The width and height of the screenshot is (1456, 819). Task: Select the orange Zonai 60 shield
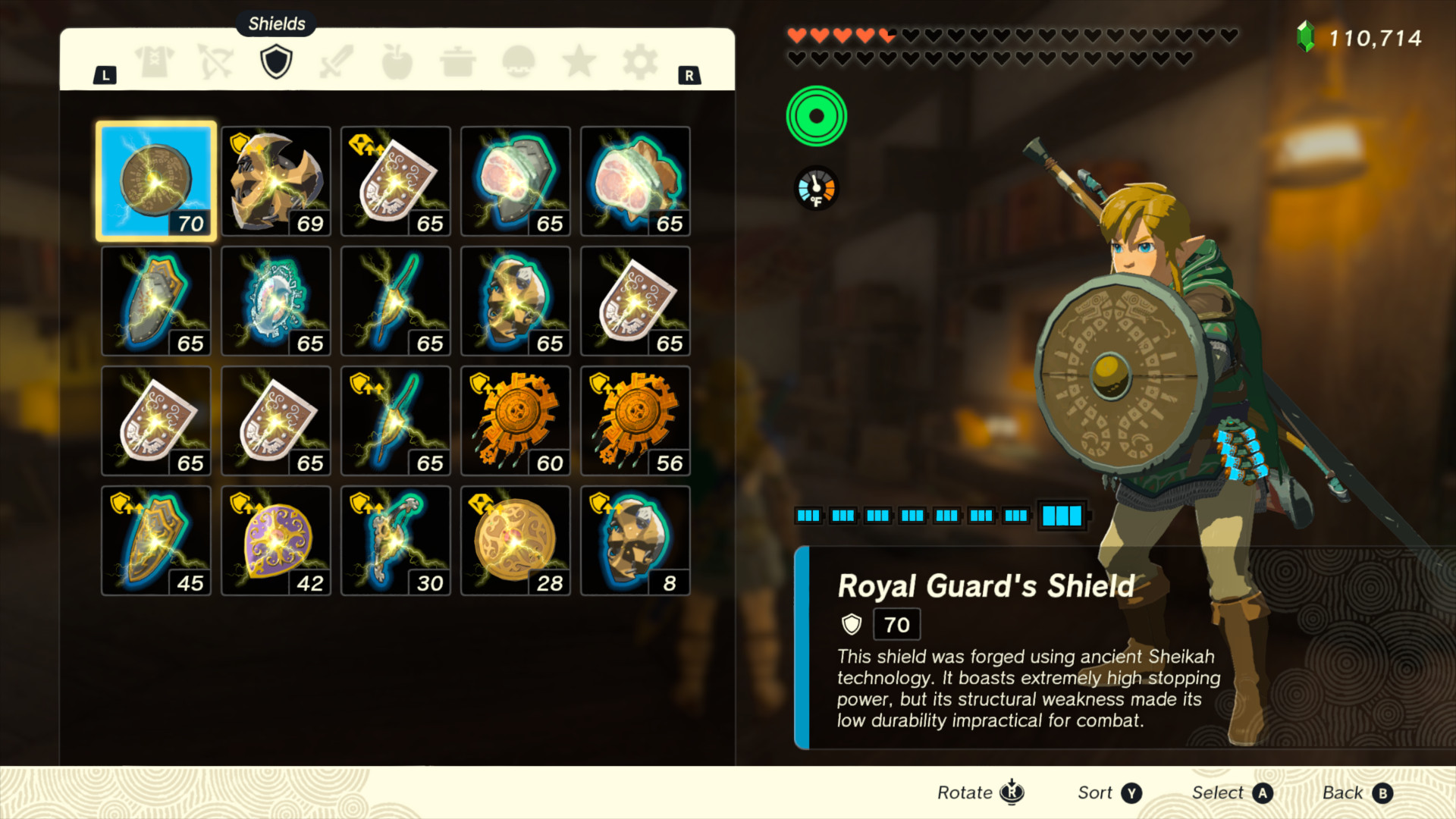(x=515, y=420)
